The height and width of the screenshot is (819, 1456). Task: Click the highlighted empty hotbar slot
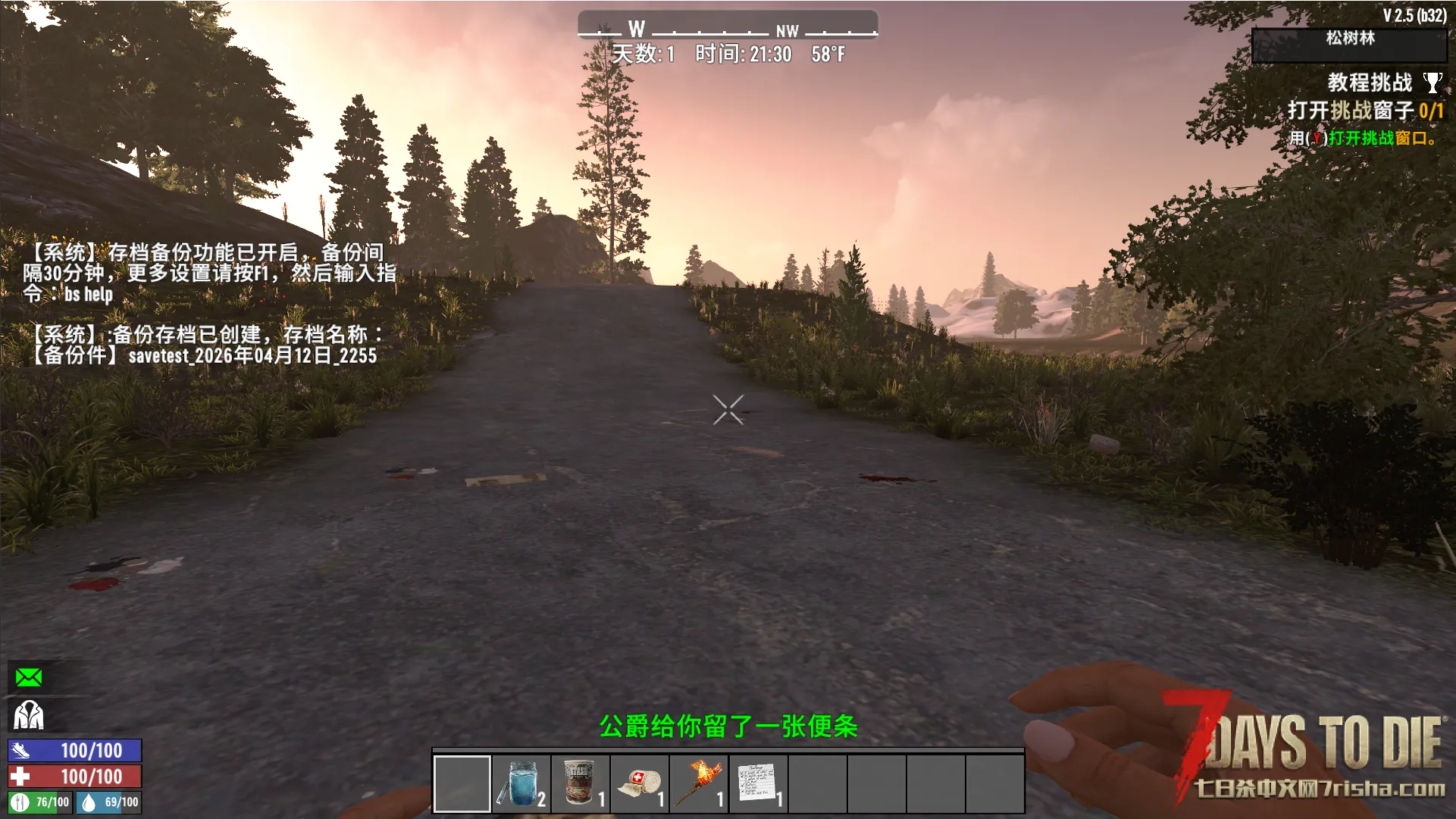coord(462,783)
